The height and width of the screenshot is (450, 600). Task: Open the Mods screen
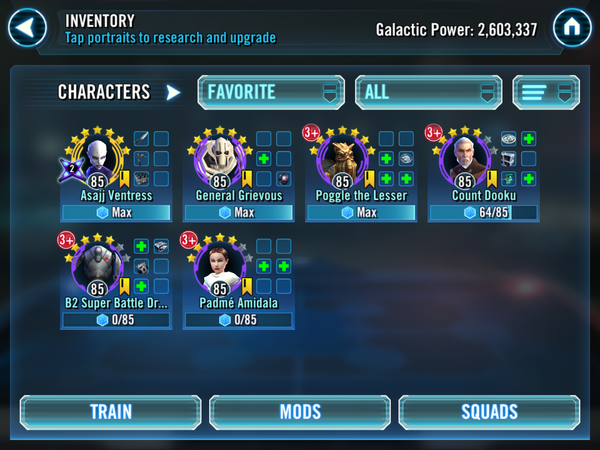click(x=299, y=412)
